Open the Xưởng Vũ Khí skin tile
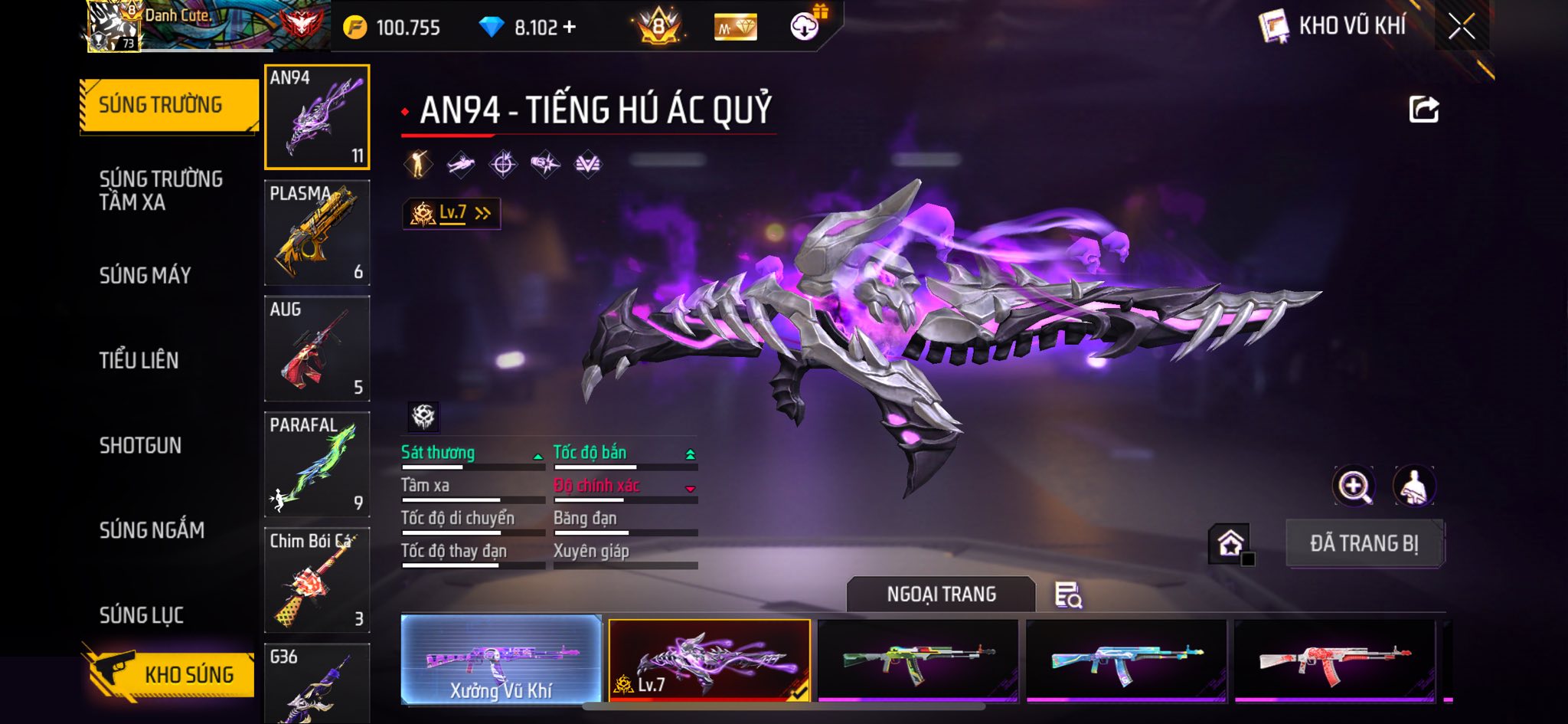The width and height of the screenshot is (1568, 724). coord(501,659)
